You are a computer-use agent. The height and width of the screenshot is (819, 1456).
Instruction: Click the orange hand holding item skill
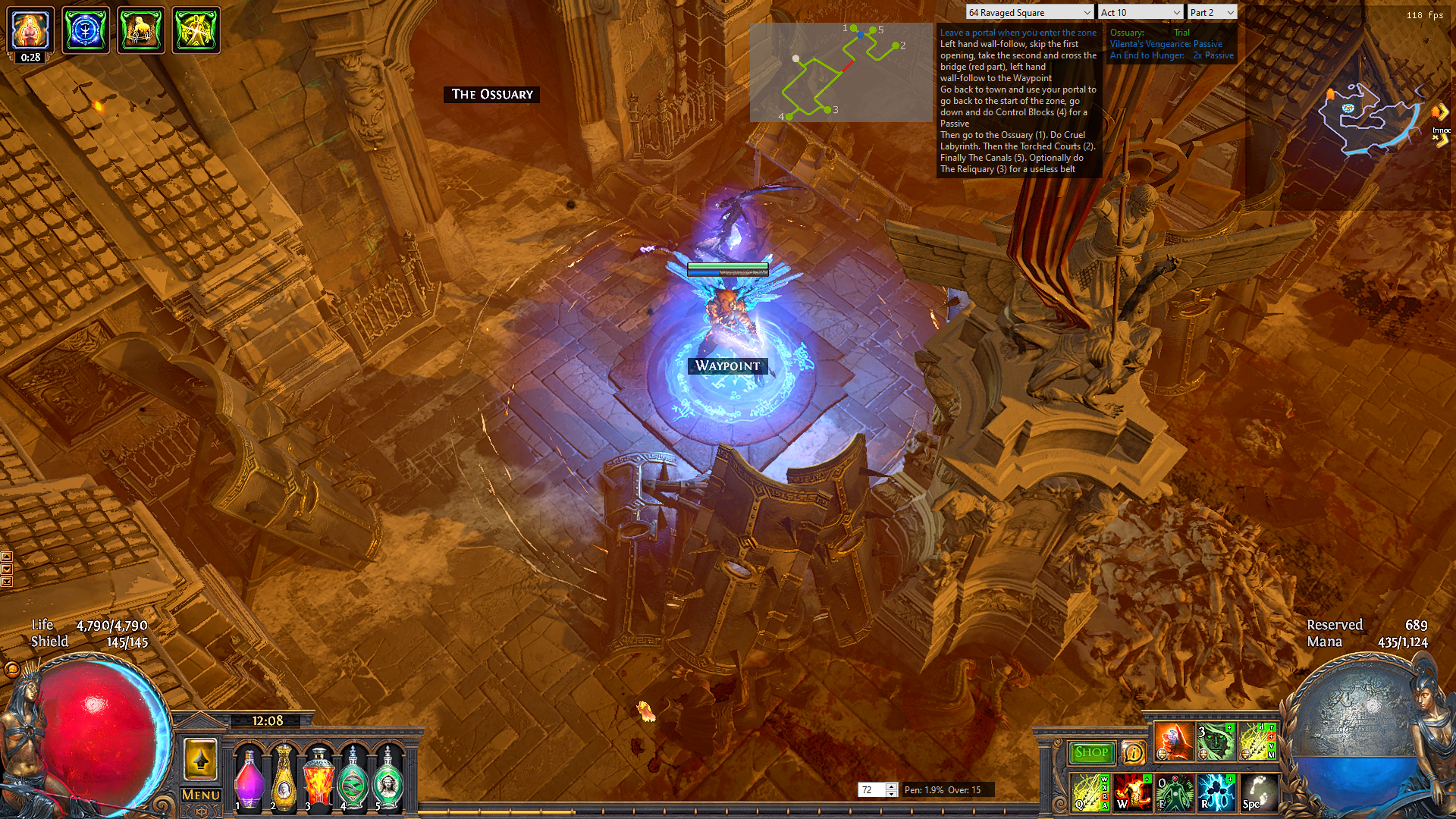point(1173,742)
